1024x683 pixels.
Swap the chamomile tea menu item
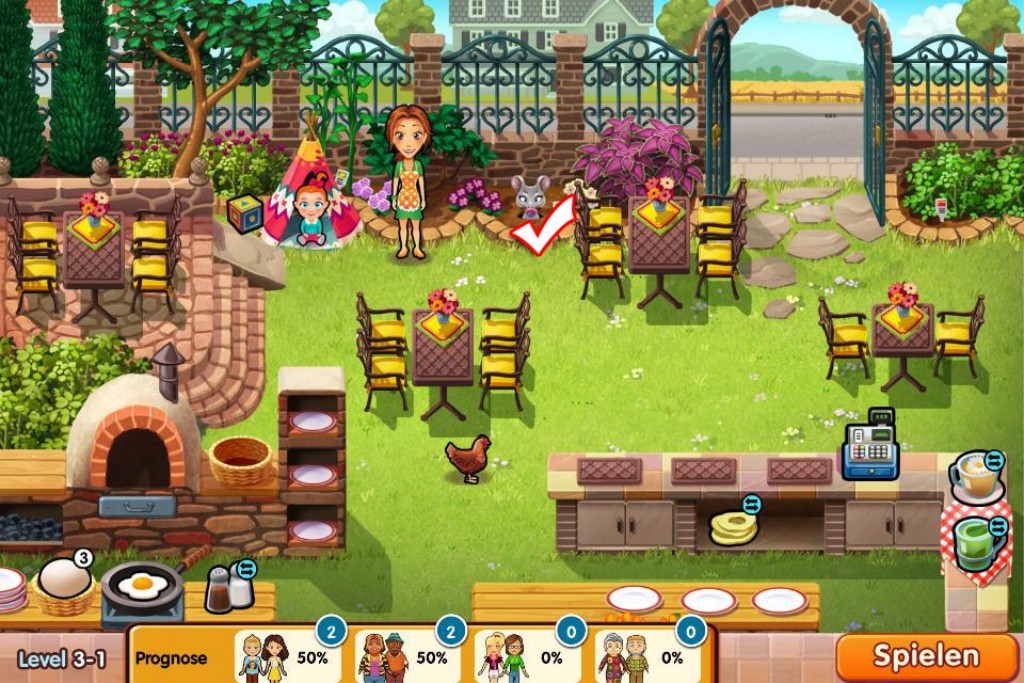point(994,460)
